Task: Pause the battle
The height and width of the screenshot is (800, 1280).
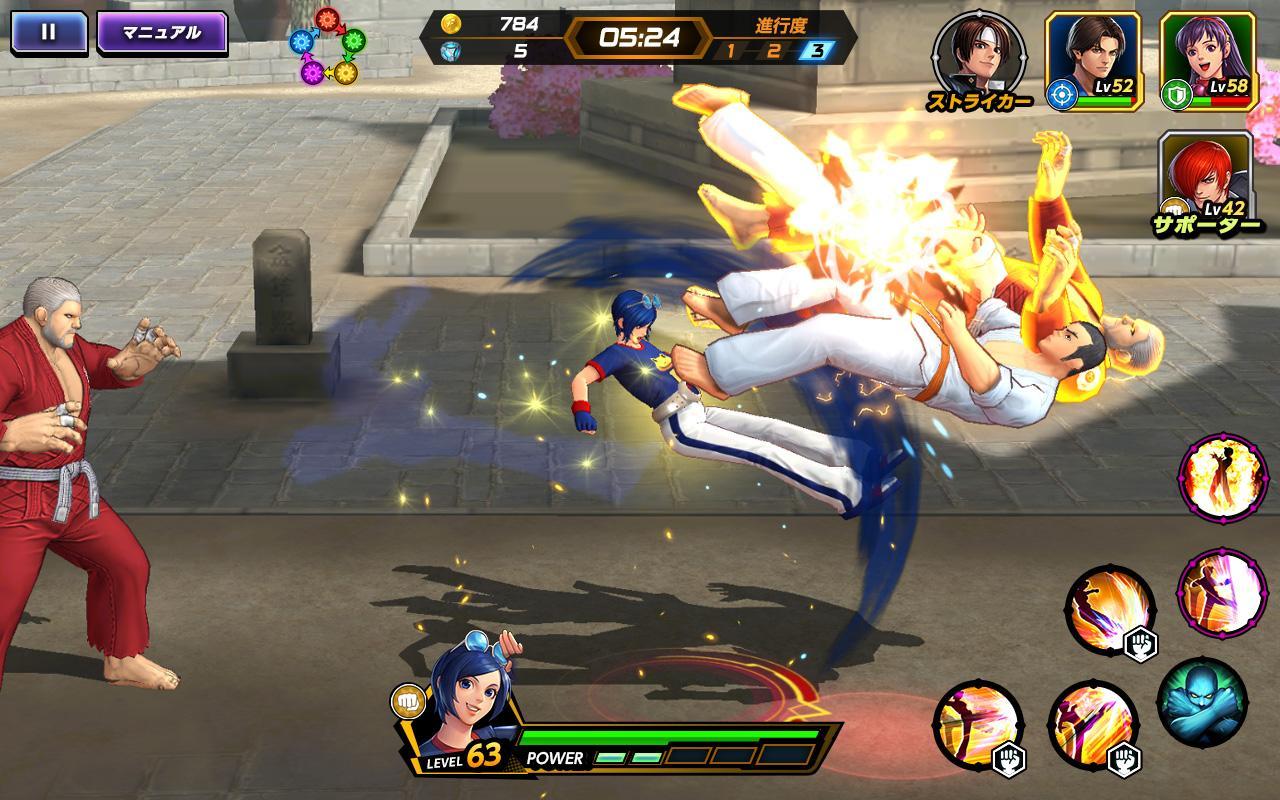Action: pos(47,32)
